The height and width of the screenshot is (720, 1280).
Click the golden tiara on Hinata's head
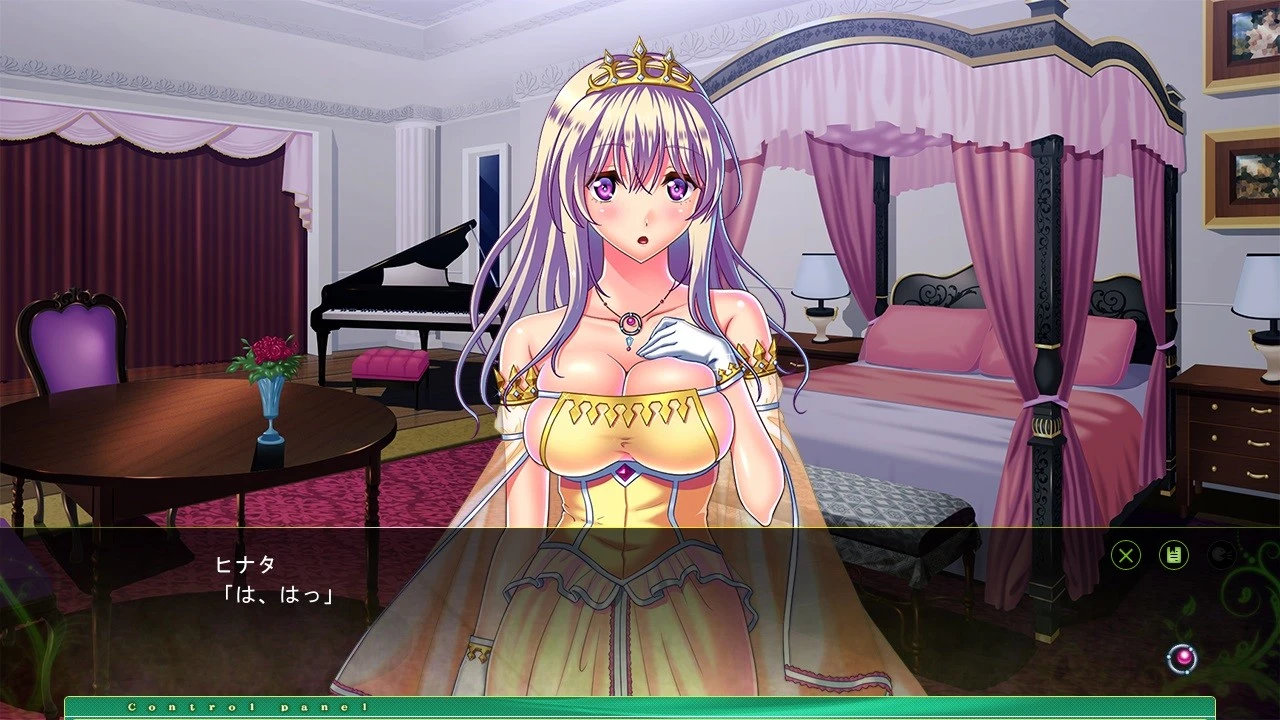tap(640, 70)
